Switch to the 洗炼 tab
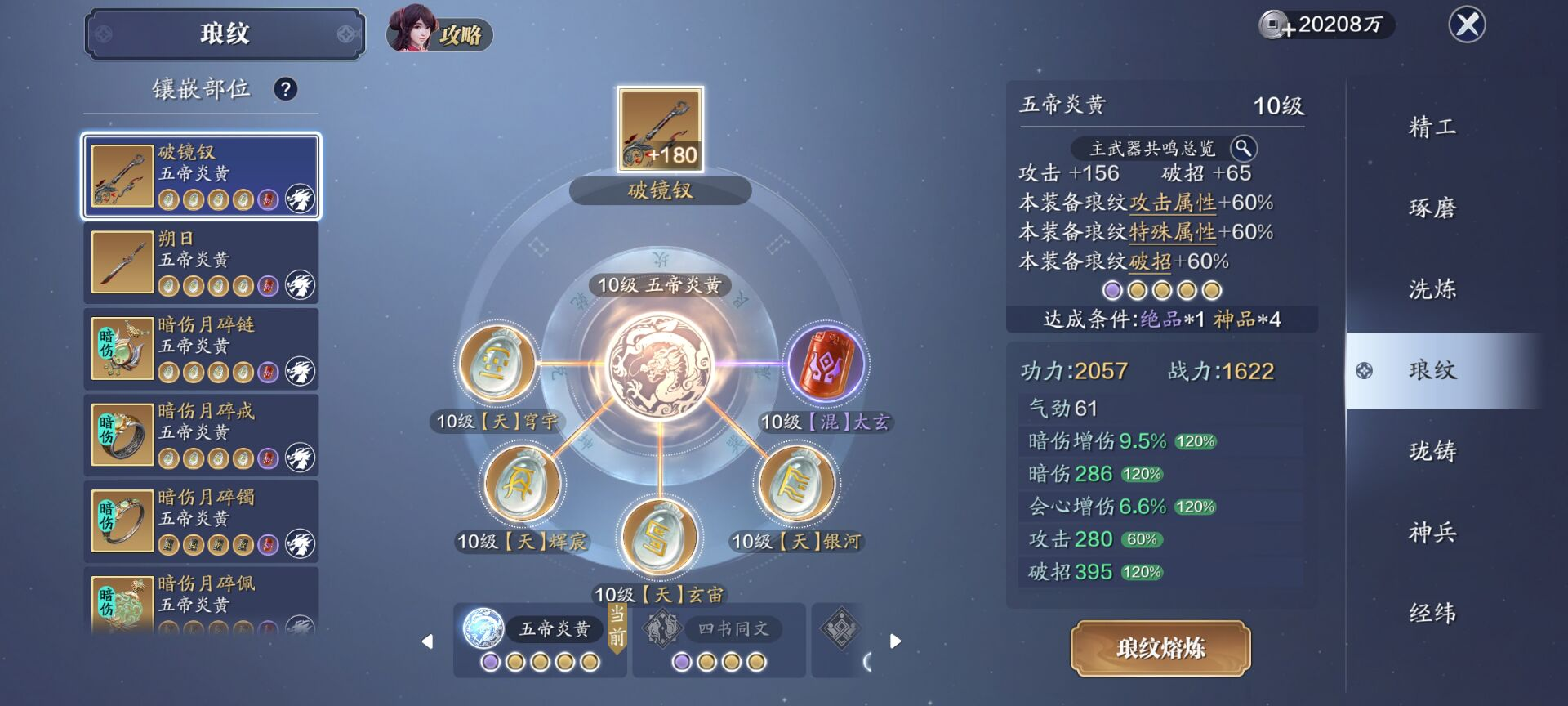The height and width of the screenshot is (706, 1568). click(x=1432, y=289)
